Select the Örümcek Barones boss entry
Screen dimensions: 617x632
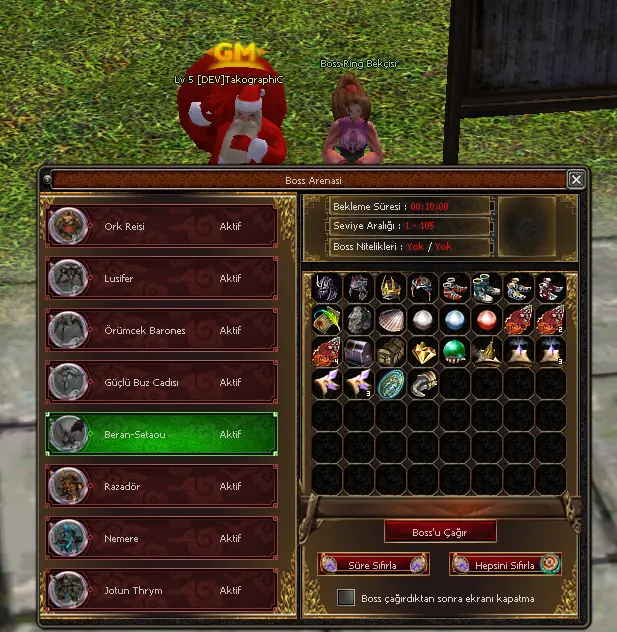(161, 331)
